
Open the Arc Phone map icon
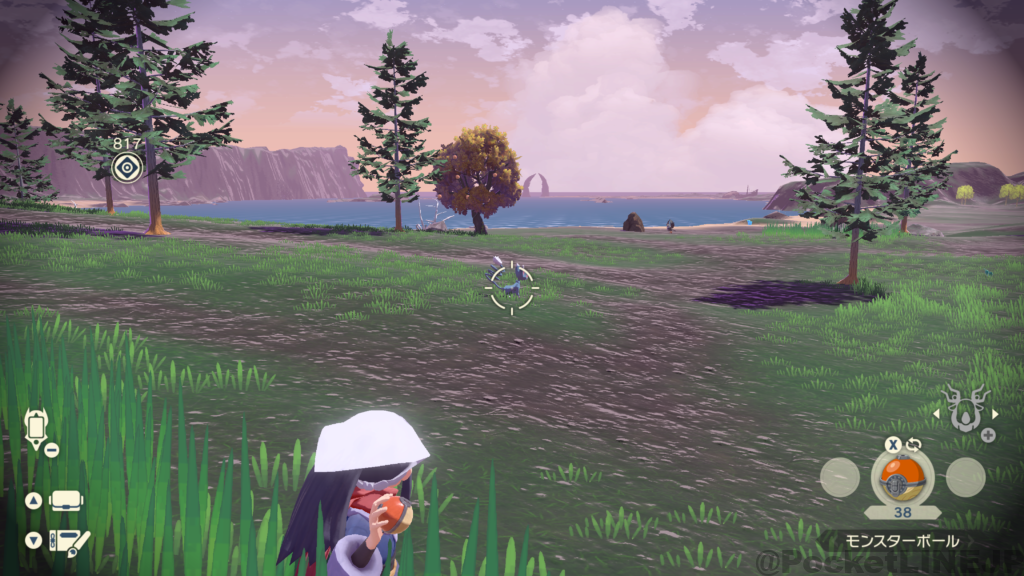pos(36,428)
